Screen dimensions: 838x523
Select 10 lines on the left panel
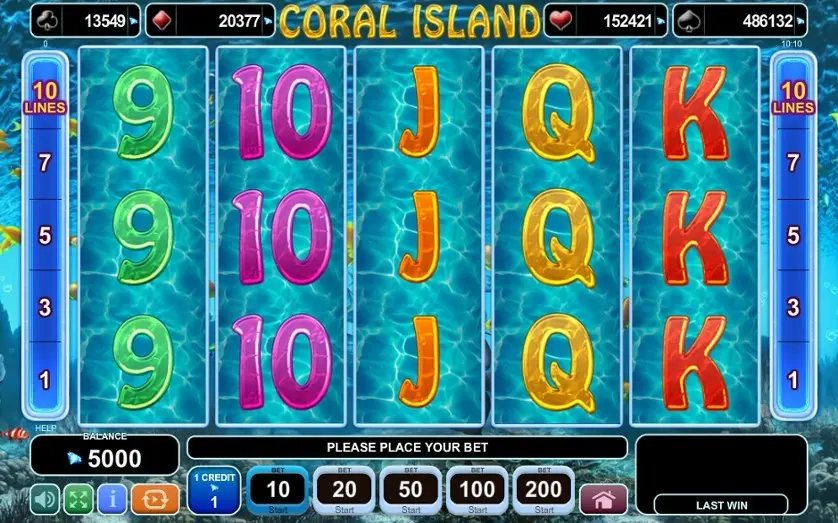pos(44,98)
